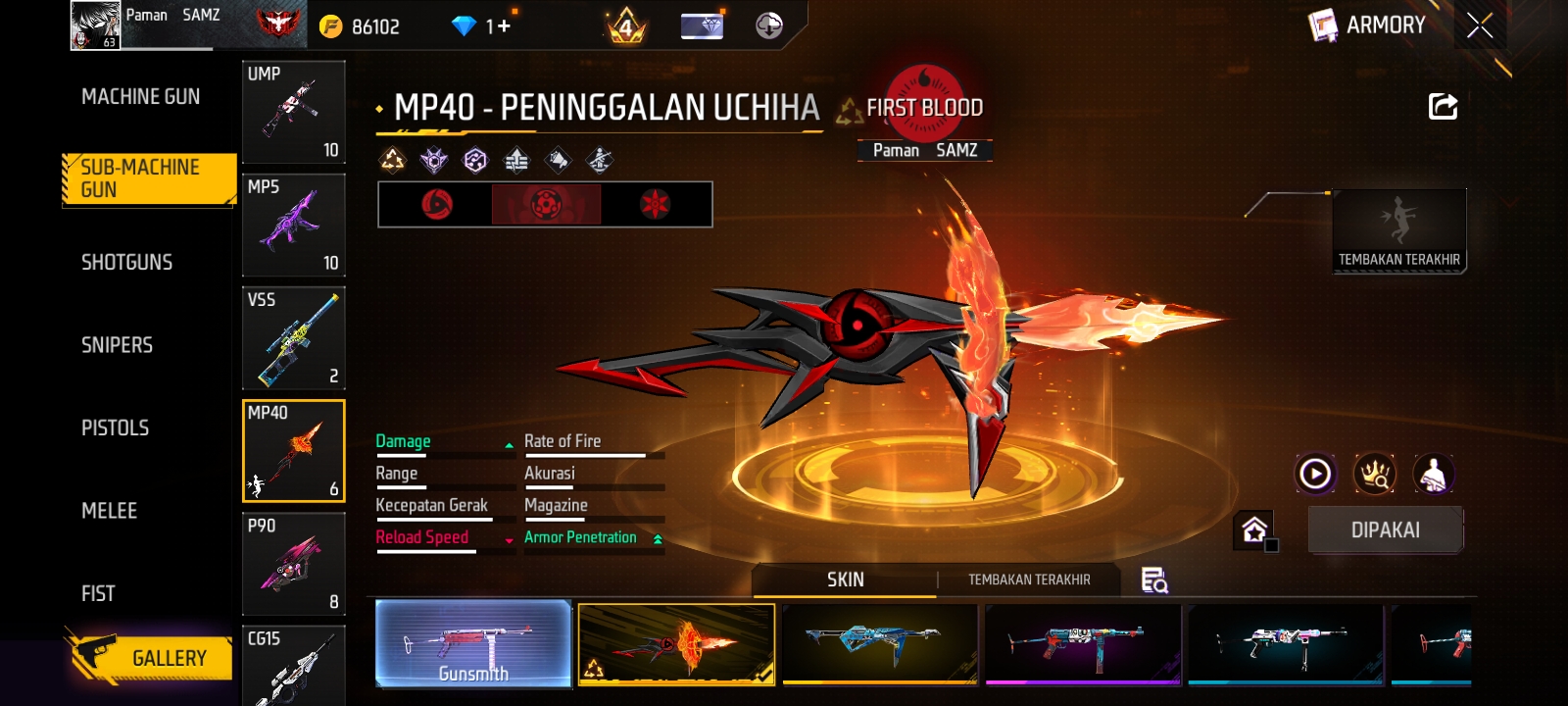This screenshot has height=706, width=1568.
Task: Select the Fist category
Action: point(98,593)
